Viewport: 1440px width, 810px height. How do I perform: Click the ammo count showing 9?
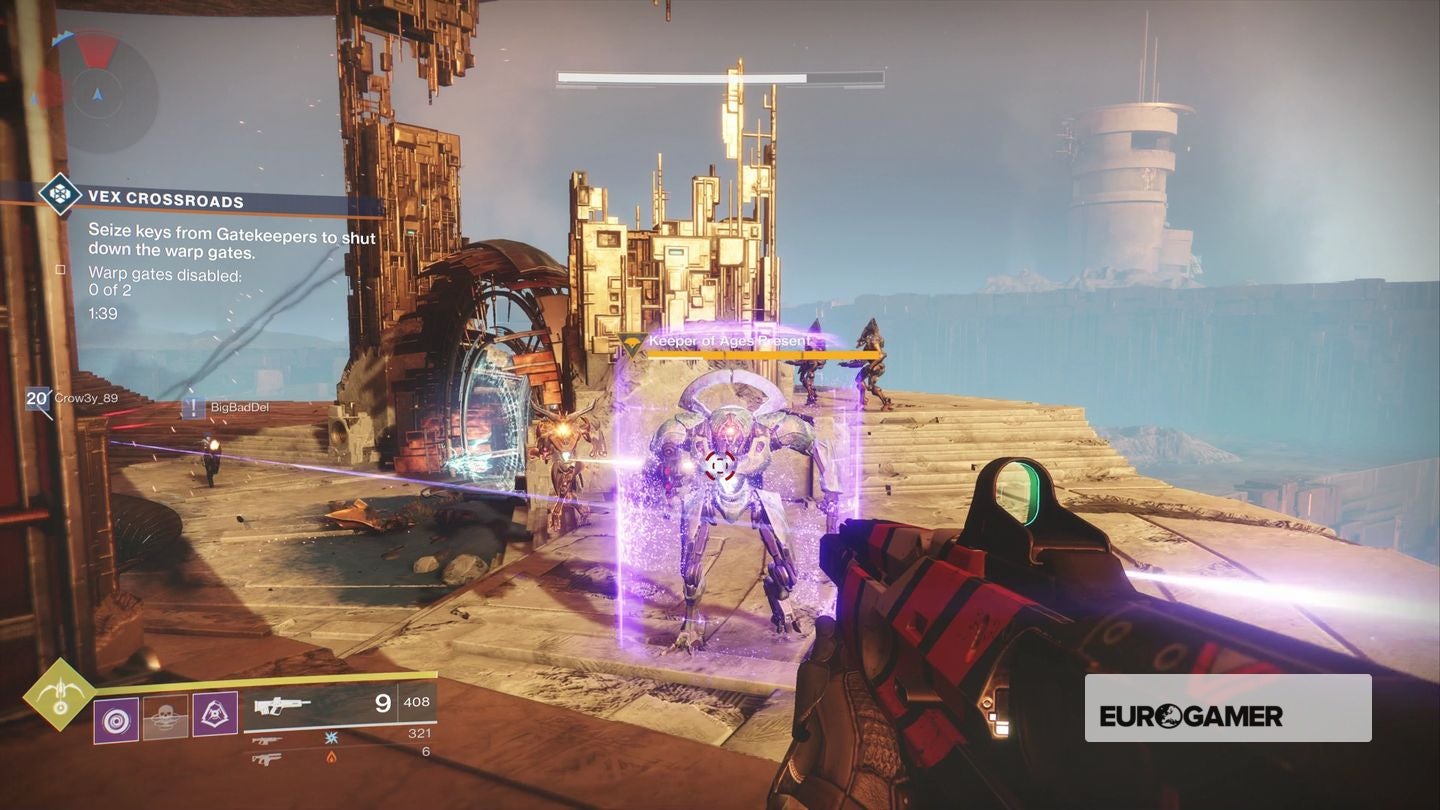click(x=381, y=702)
